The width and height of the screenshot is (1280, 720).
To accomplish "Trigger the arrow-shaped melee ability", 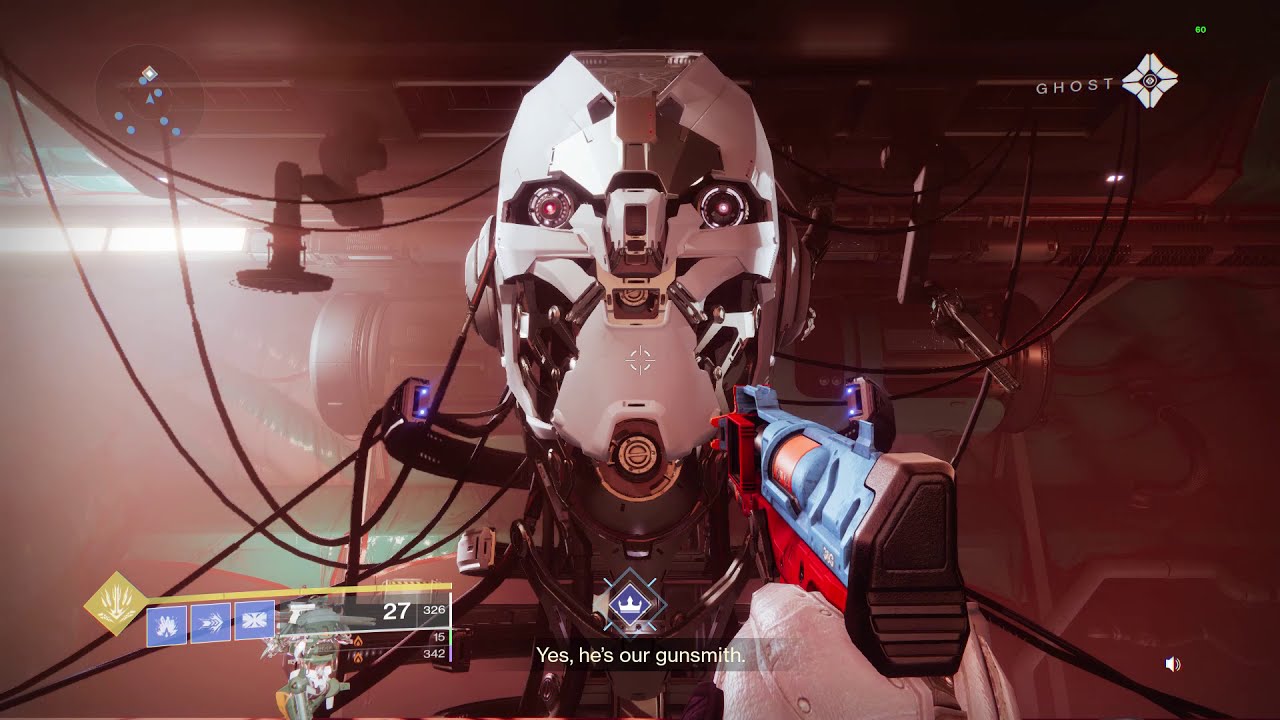I will tap(210, 623).
